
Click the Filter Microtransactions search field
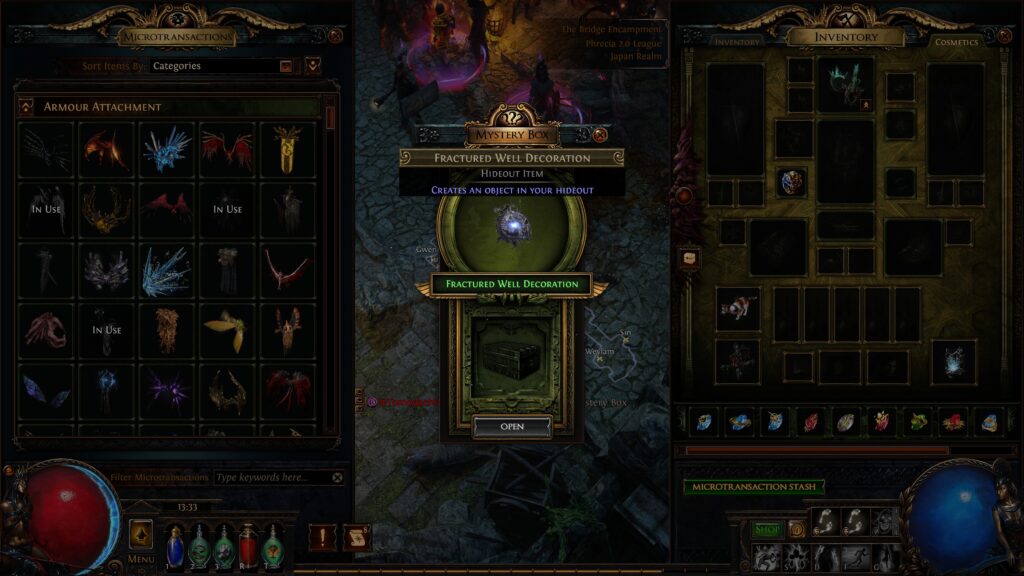click(x=270, y=478)
